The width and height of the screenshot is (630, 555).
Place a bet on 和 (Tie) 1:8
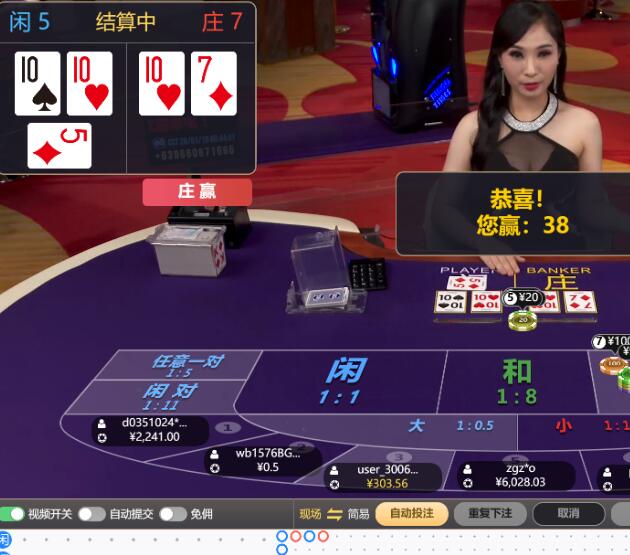(516, 382)
